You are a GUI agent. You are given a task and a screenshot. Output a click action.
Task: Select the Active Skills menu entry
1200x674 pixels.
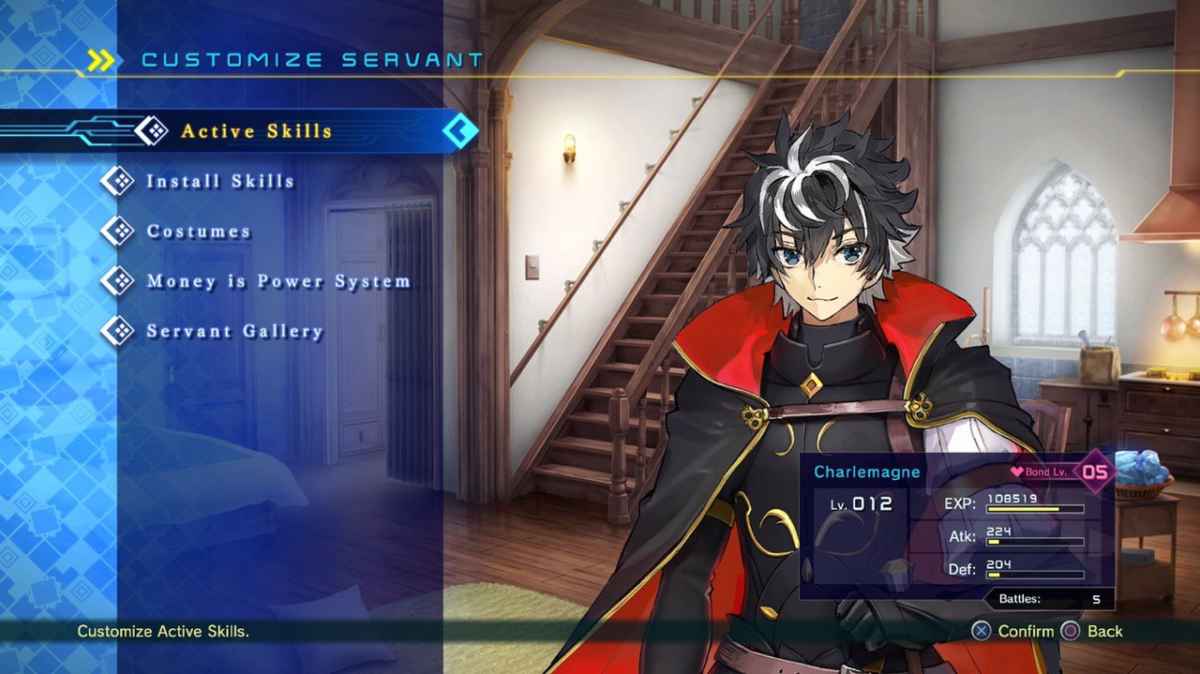[x=256, y=131]
